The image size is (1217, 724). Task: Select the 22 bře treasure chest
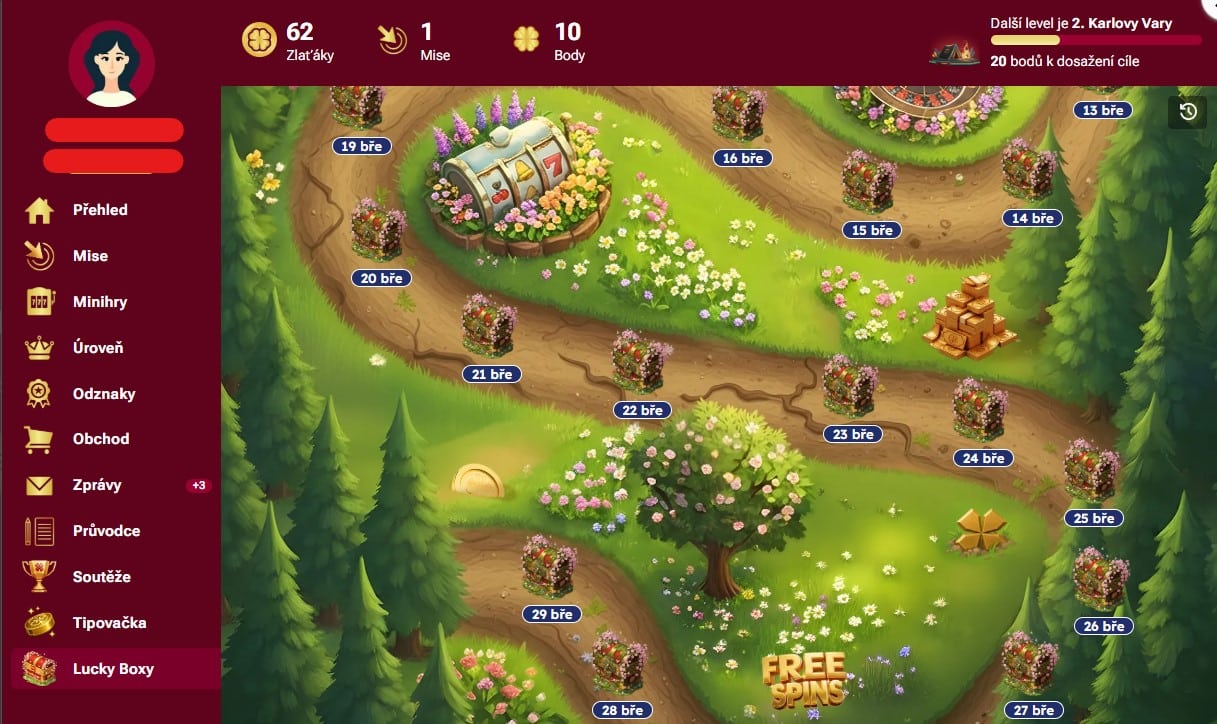point(642,362)
